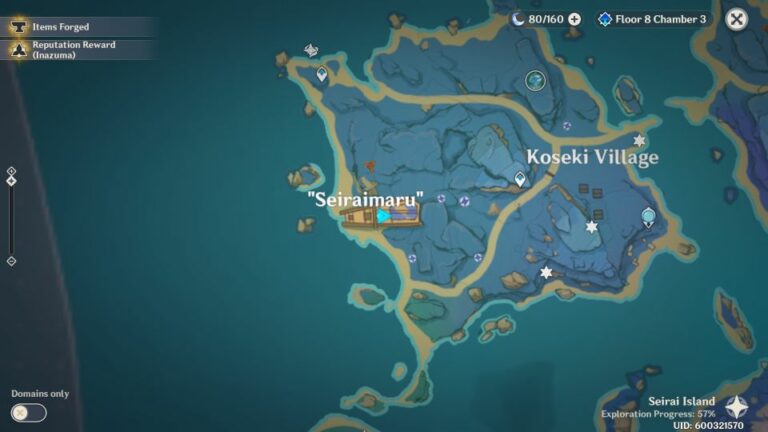Claim the Reputation Reward (Inazuma) notification
The height and width of the screenshot is (432, 768).
tap(72, 49)
